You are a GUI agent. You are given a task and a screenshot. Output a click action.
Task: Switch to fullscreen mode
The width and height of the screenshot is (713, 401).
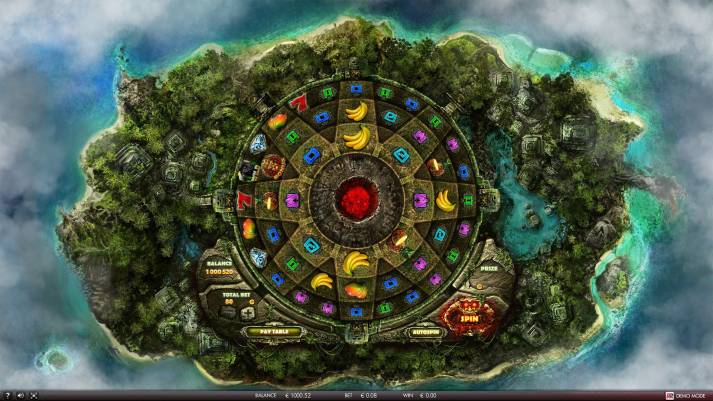(x=33, y=395)
